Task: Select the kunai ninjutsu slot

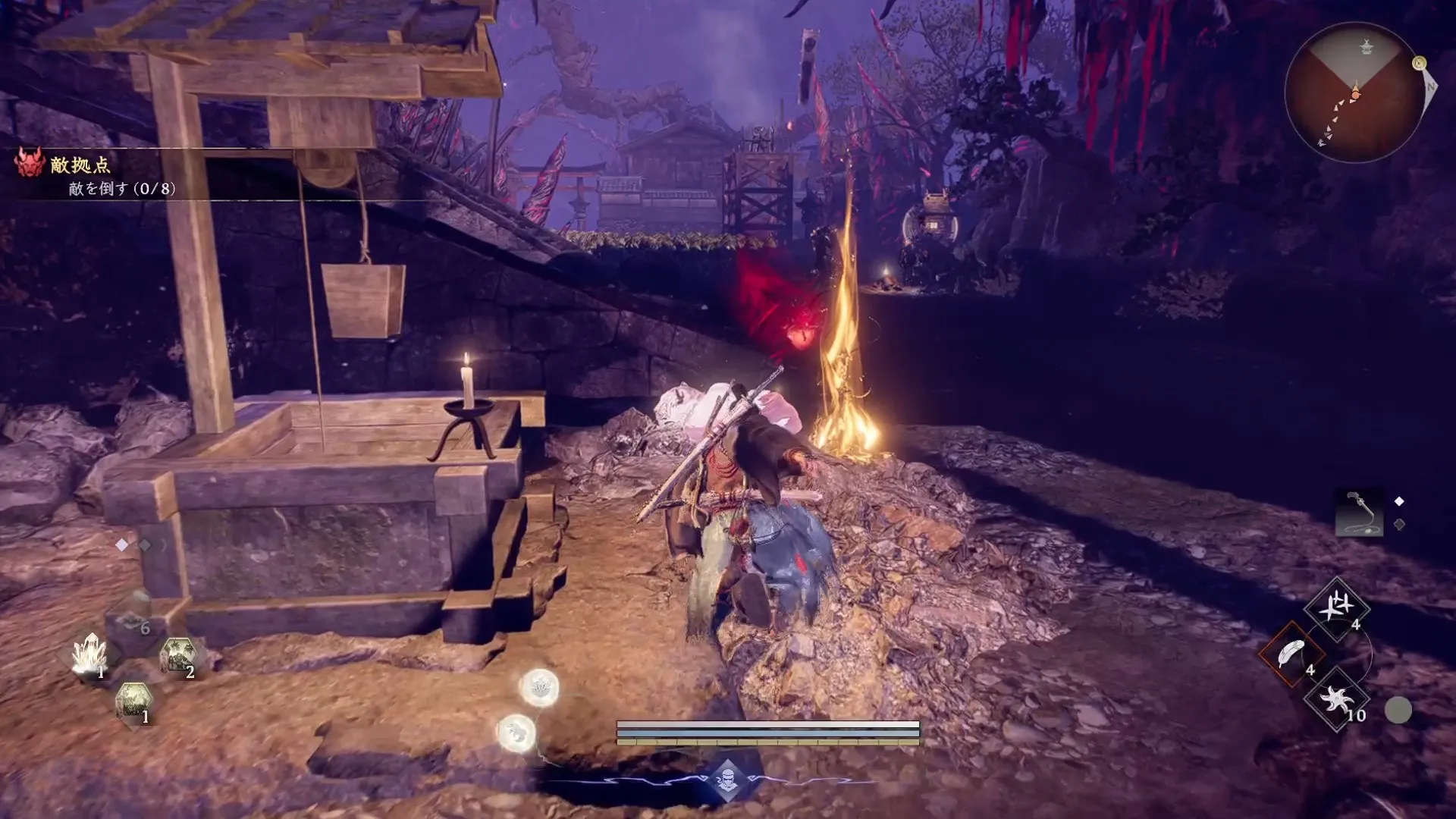Action: (1336, 607)
